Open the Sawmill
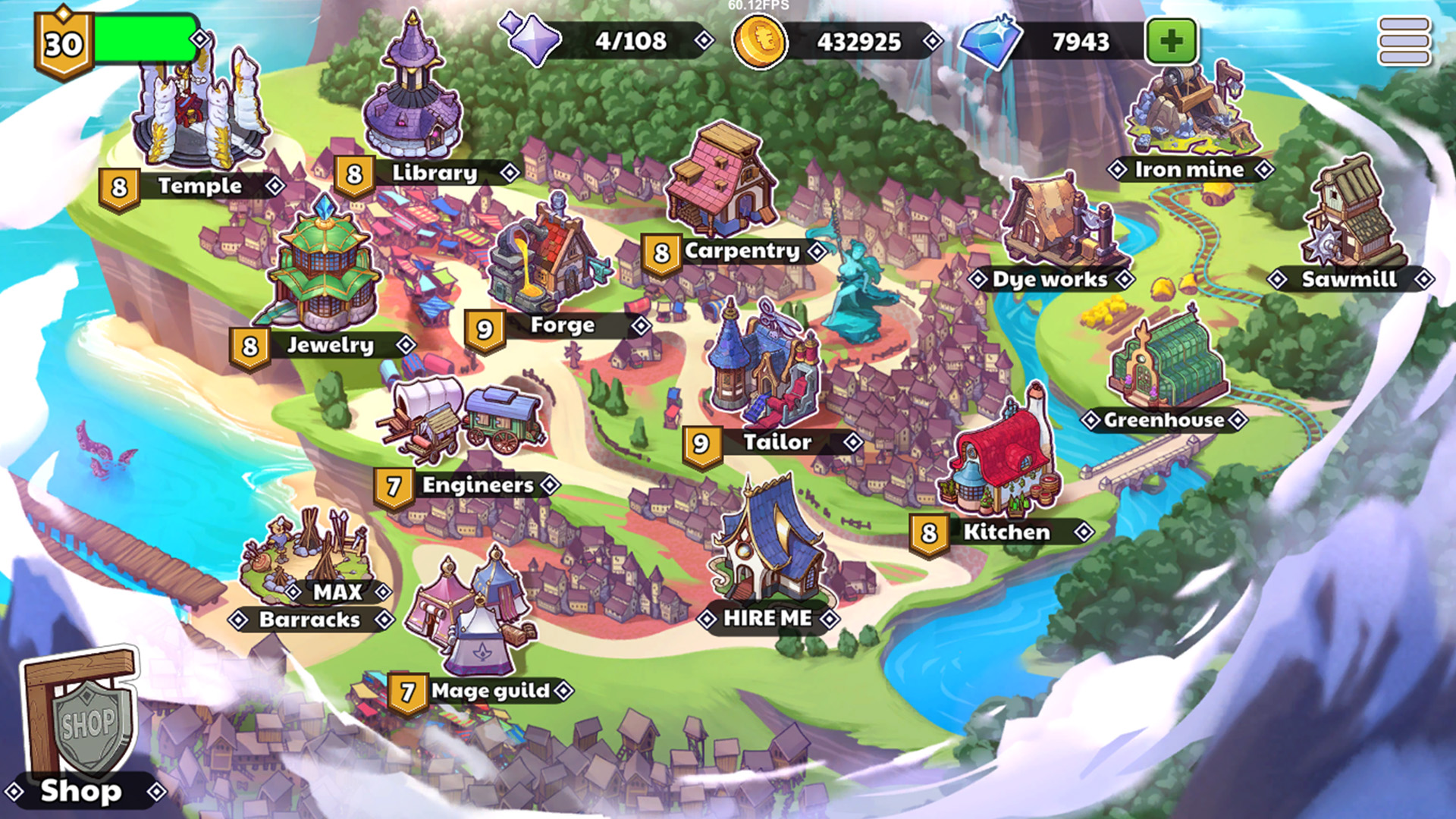1456x819 pixels. point(1349,280)
